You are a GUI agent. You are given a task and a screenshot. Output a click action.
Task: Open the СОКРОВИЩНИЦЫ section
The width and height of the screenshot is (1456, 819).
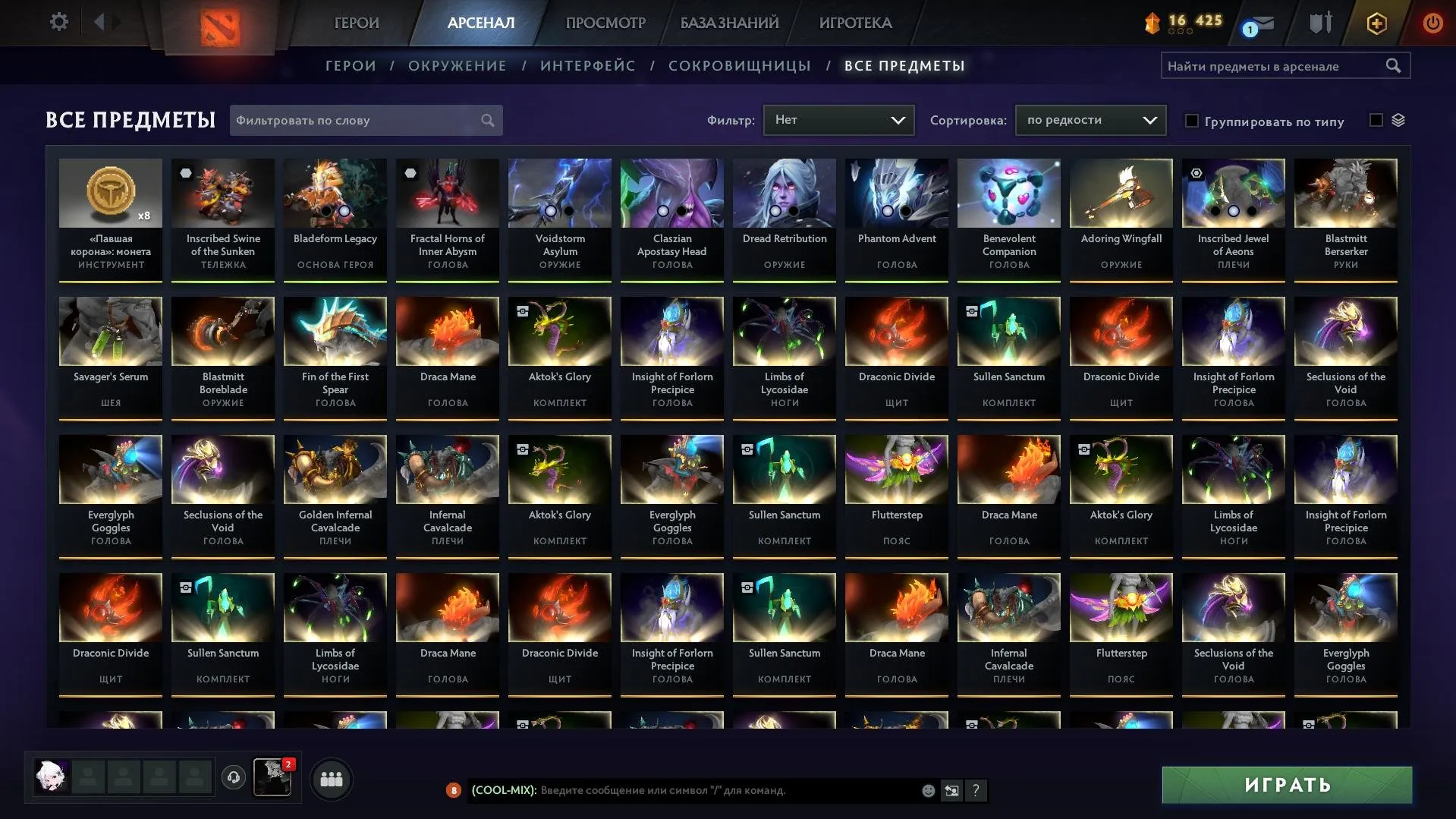tap(739, 66)
